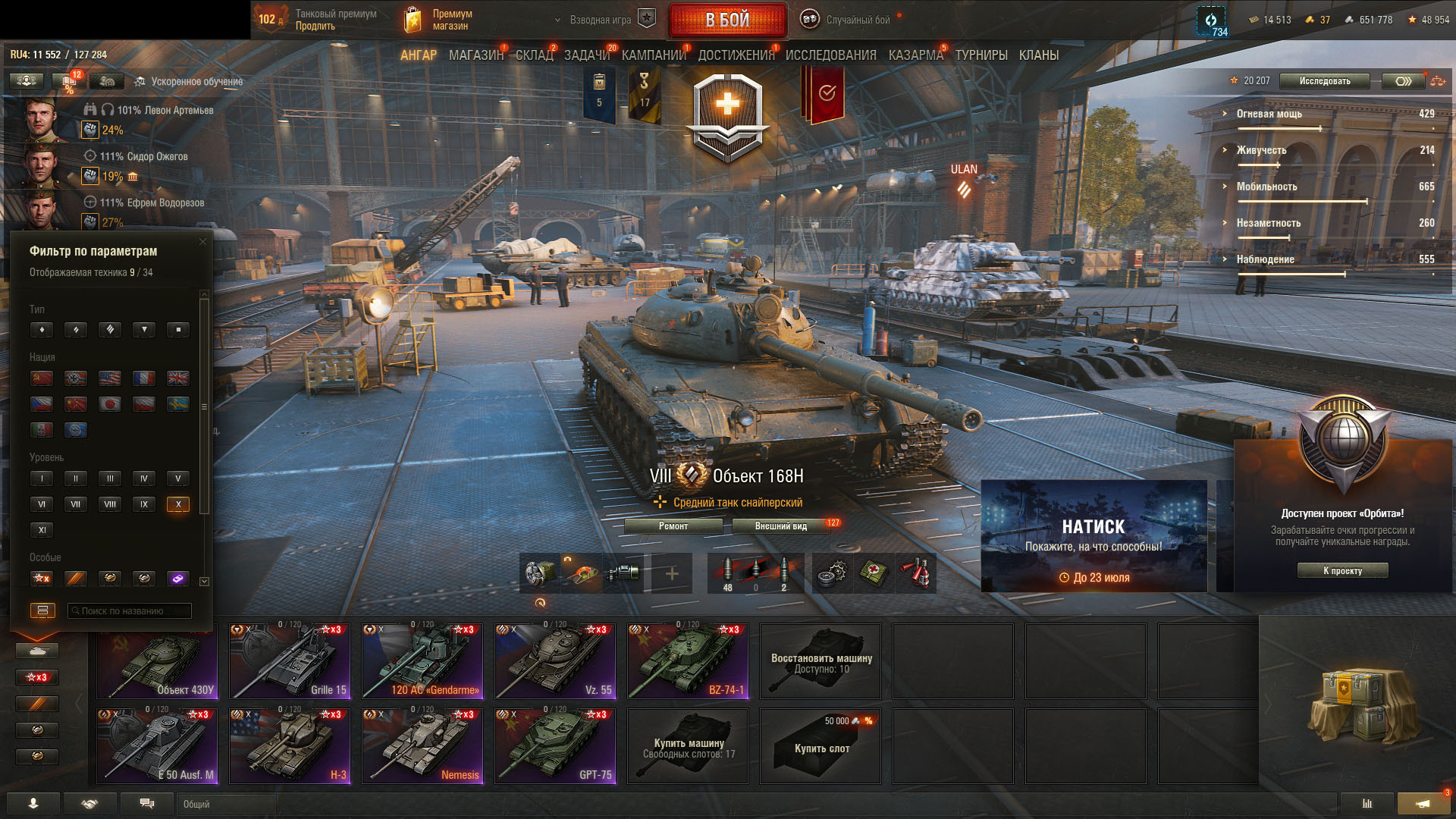Close the filter panel
This screenshot has height=819, width=1456.
(202, 242)
